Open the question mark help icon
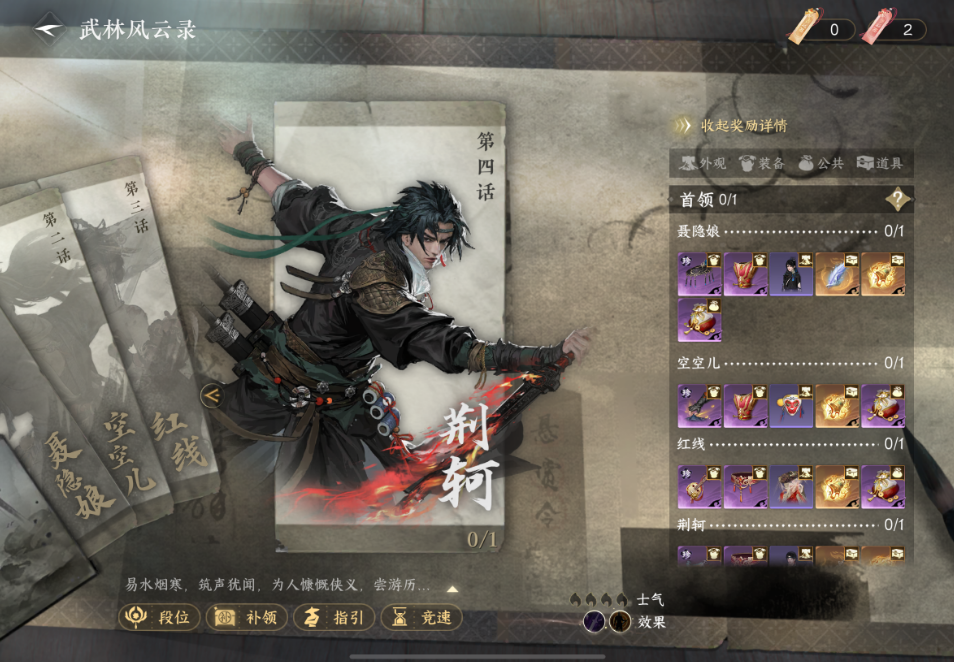 897,199
